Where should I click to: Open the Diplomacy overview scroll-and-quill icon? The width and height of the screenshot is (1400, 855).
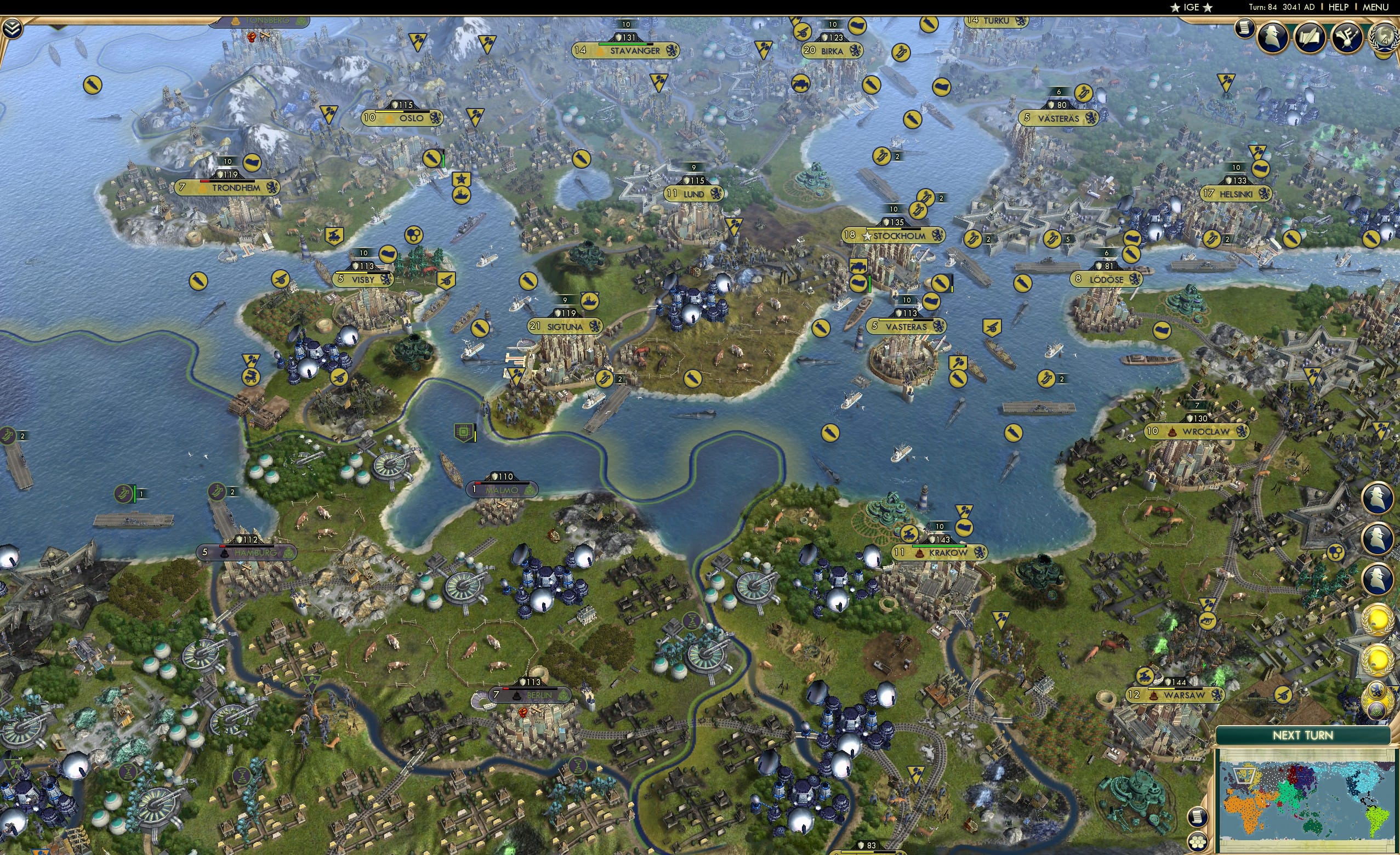(1310, 37)
